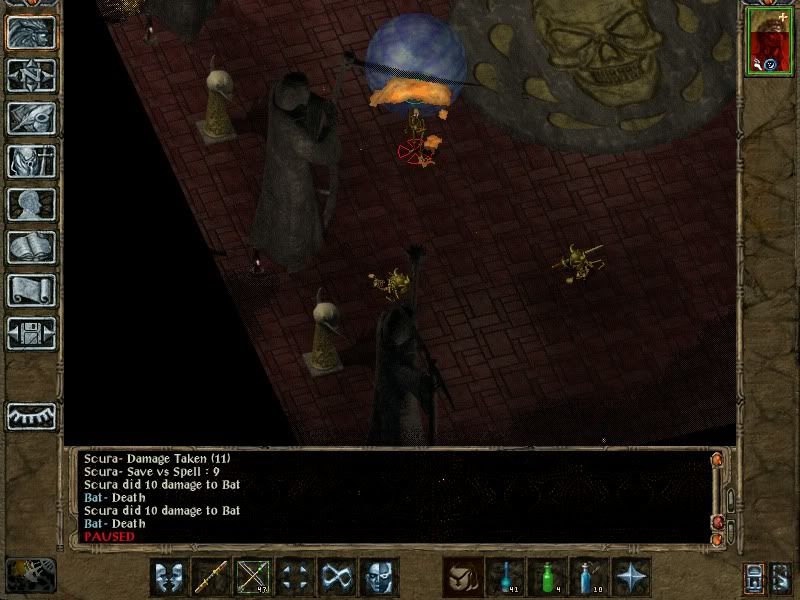Click the infinity-loop action button
Viewport: 800px width, 600px height.
coord(337,577)
